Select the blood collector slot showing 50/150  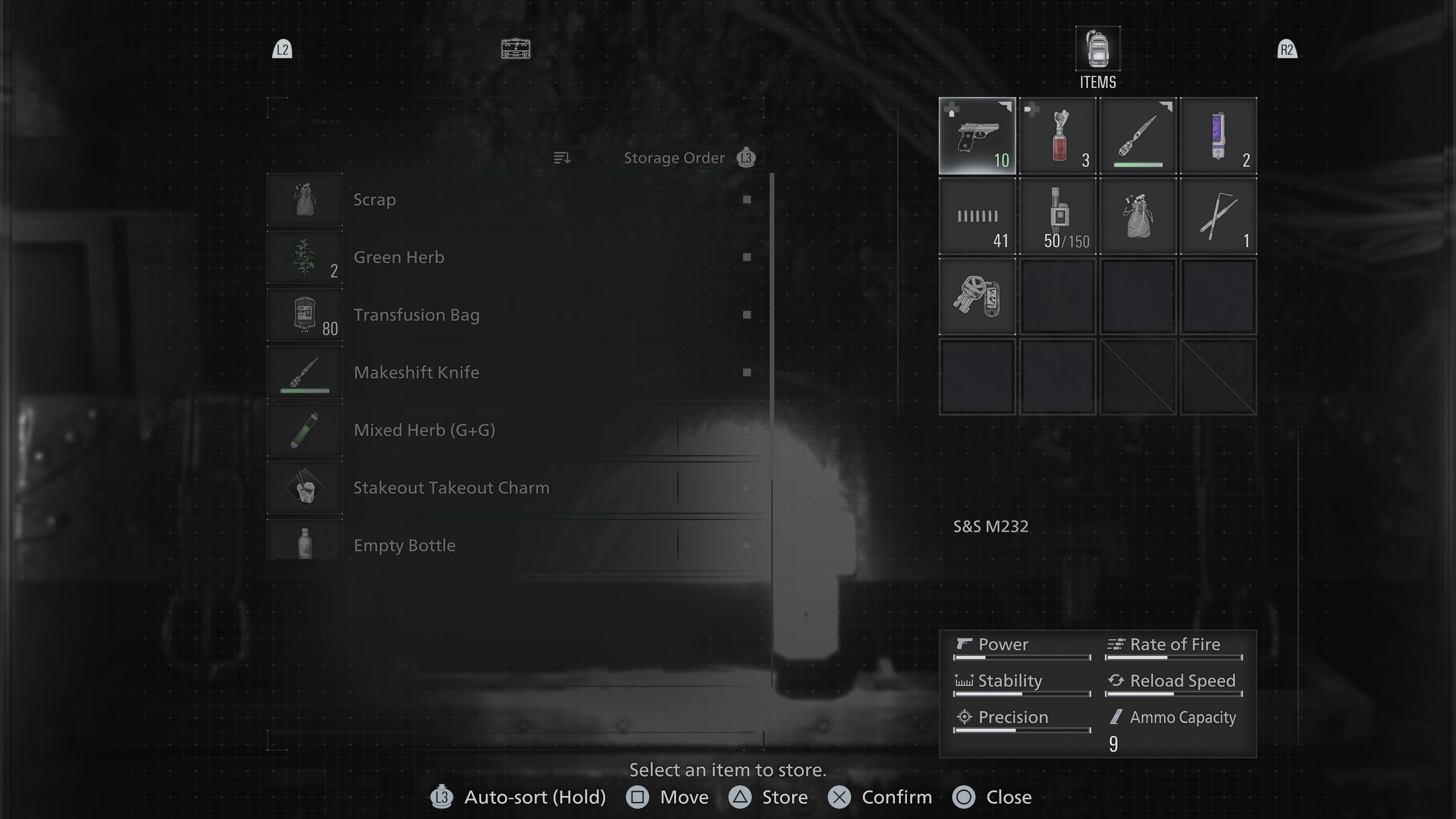[x=1057, y=217]
